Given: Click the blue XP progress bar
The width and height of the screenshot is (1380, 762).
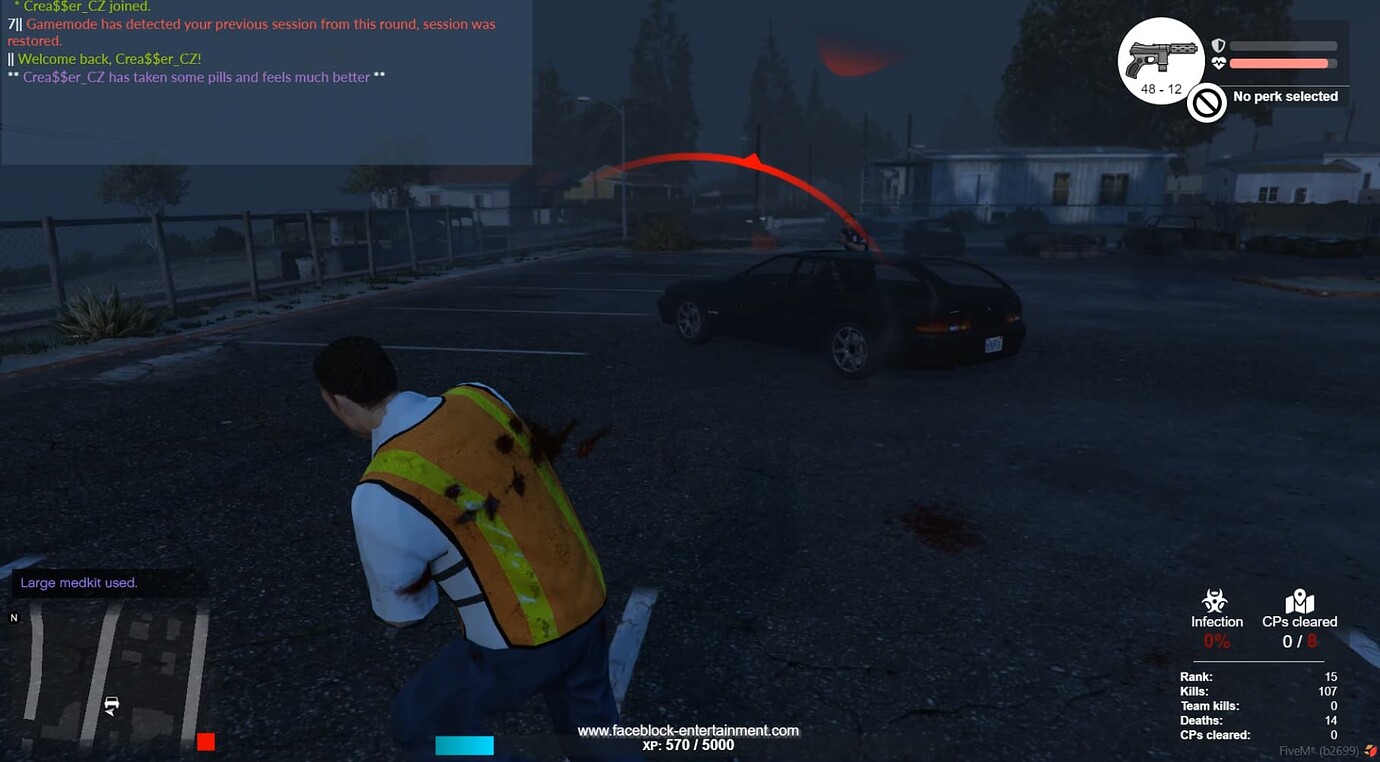Looking at the screenshot, I should pos(464,744).
